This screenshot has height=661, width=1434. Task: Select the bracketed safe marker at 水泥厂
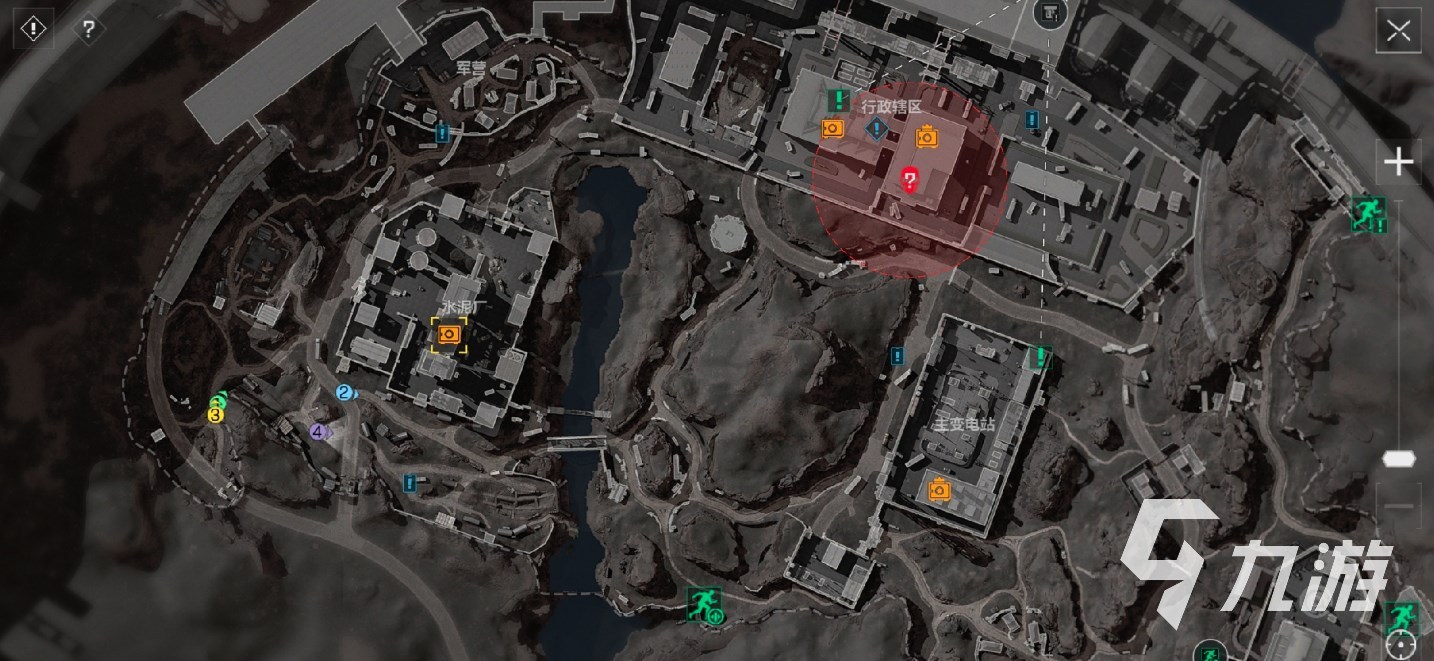(449, 334)
